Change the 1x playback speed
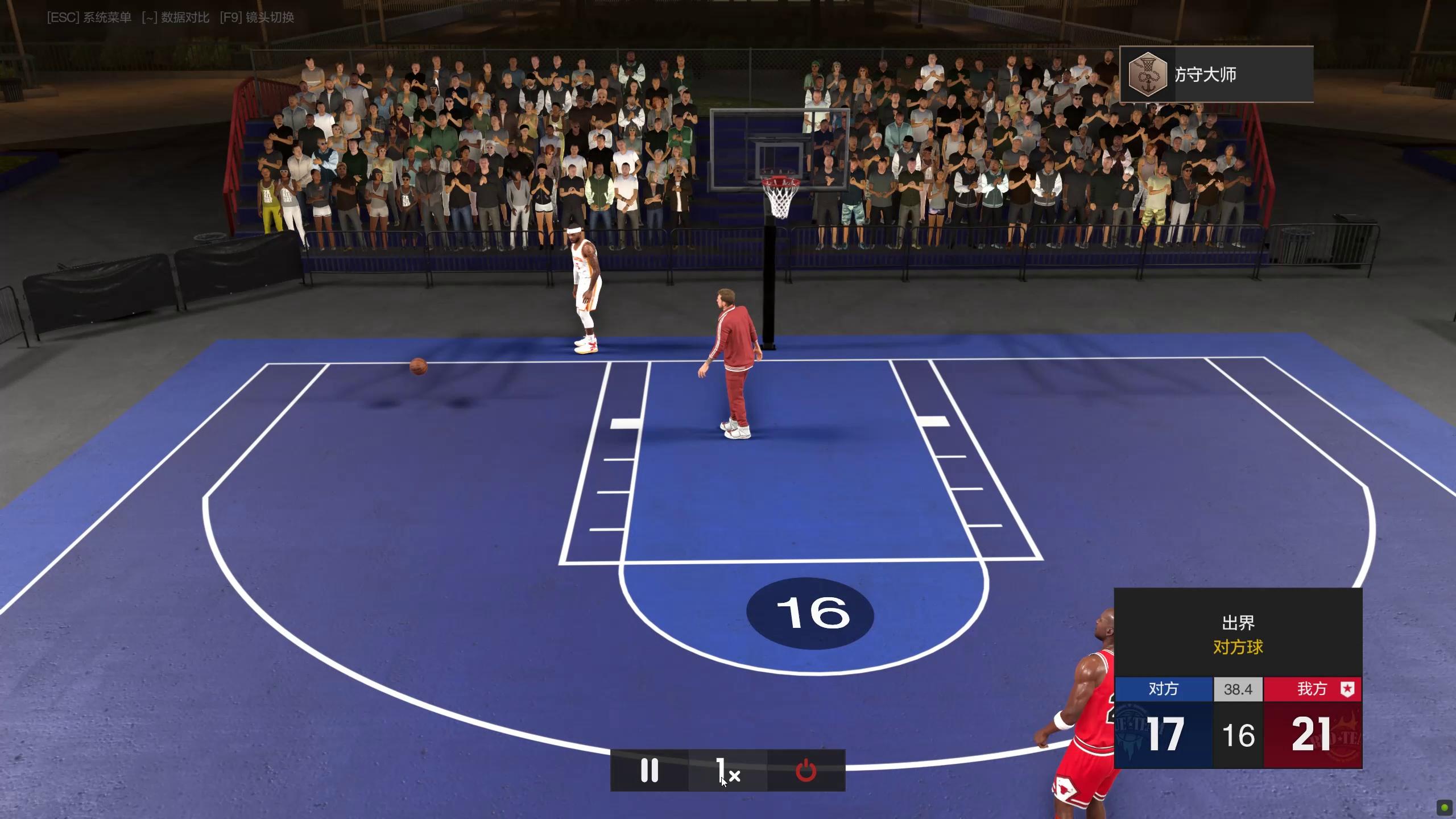The image size is (1456, 819). click(727, 771)
